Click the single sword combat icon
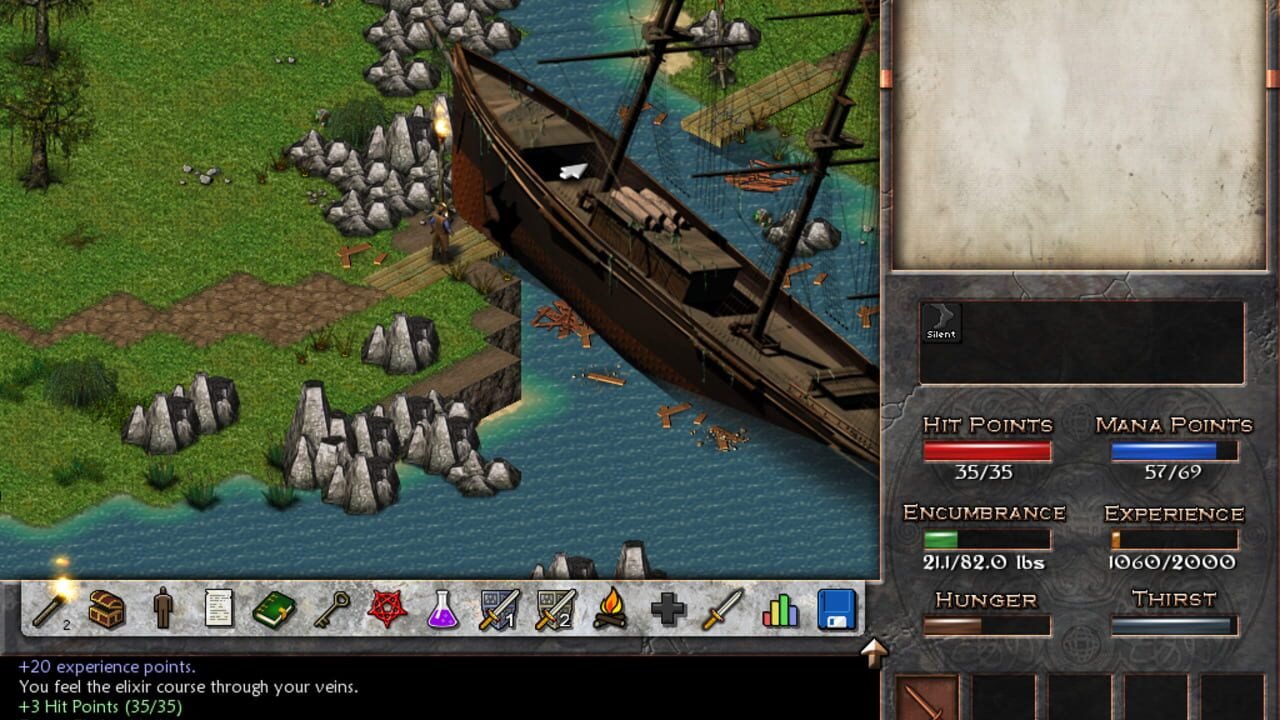Screen dimensions: 1280x720 pyautogui.click(x=723, y=608)
